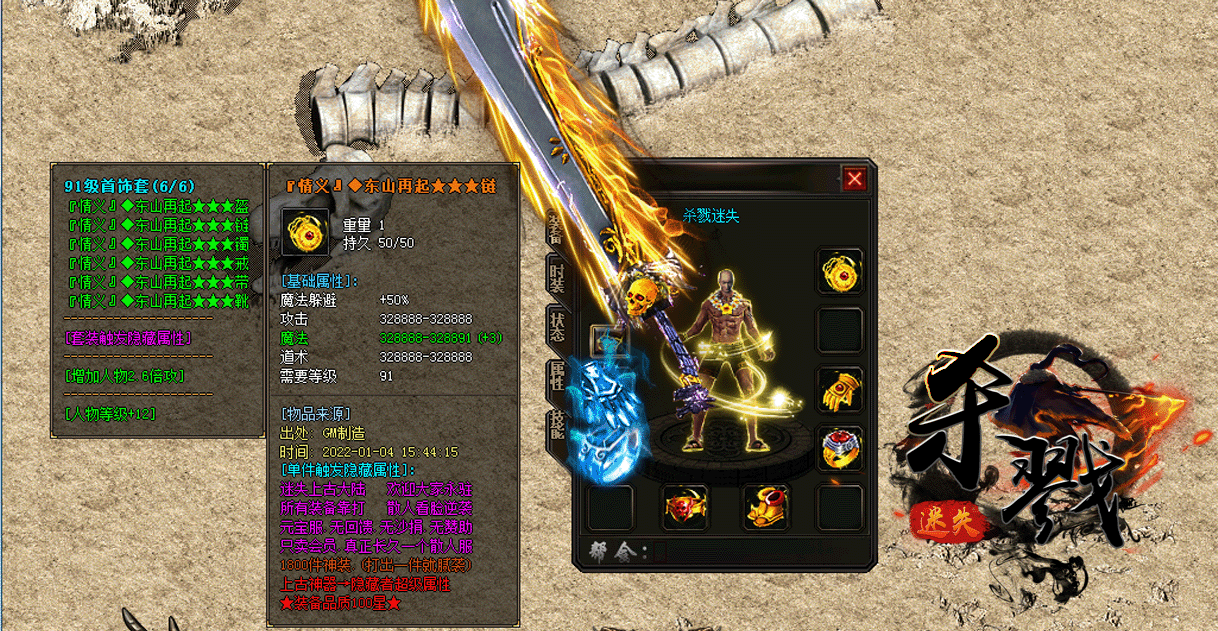Switch to the 装备 (equipment) tab
The image size is (1218, 631).
coord(557,226)
